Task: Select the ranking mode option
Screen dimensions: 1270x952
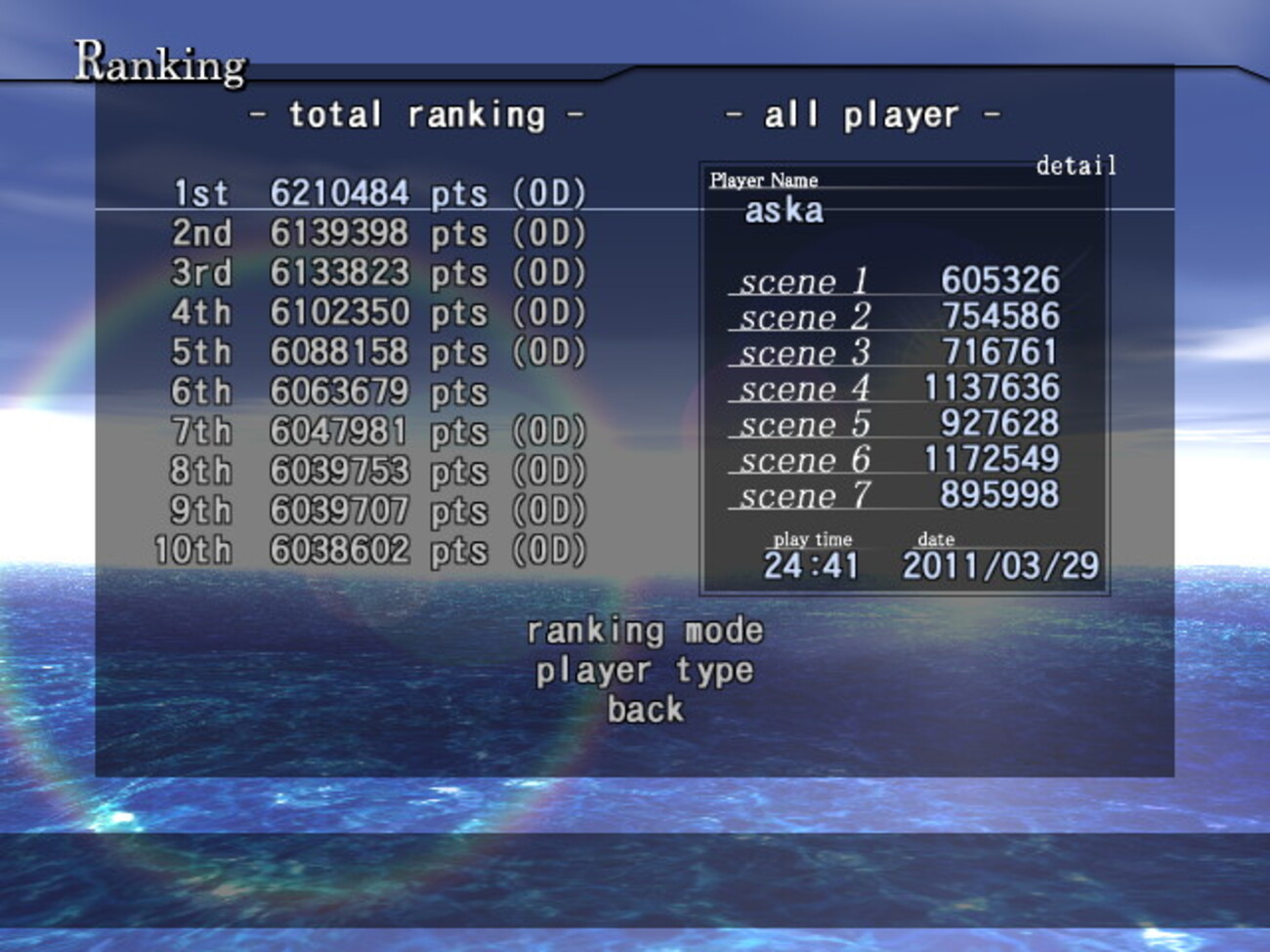Action: tap(645, 631)
